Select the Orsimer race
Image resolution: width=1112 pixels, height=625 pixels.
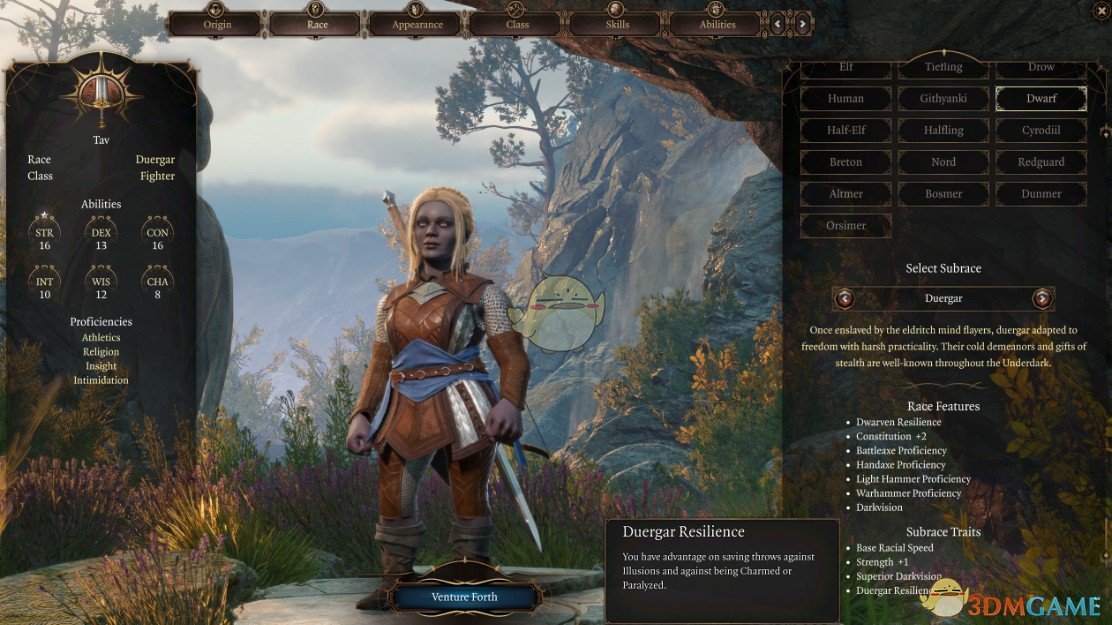click(x=845, y=226)
